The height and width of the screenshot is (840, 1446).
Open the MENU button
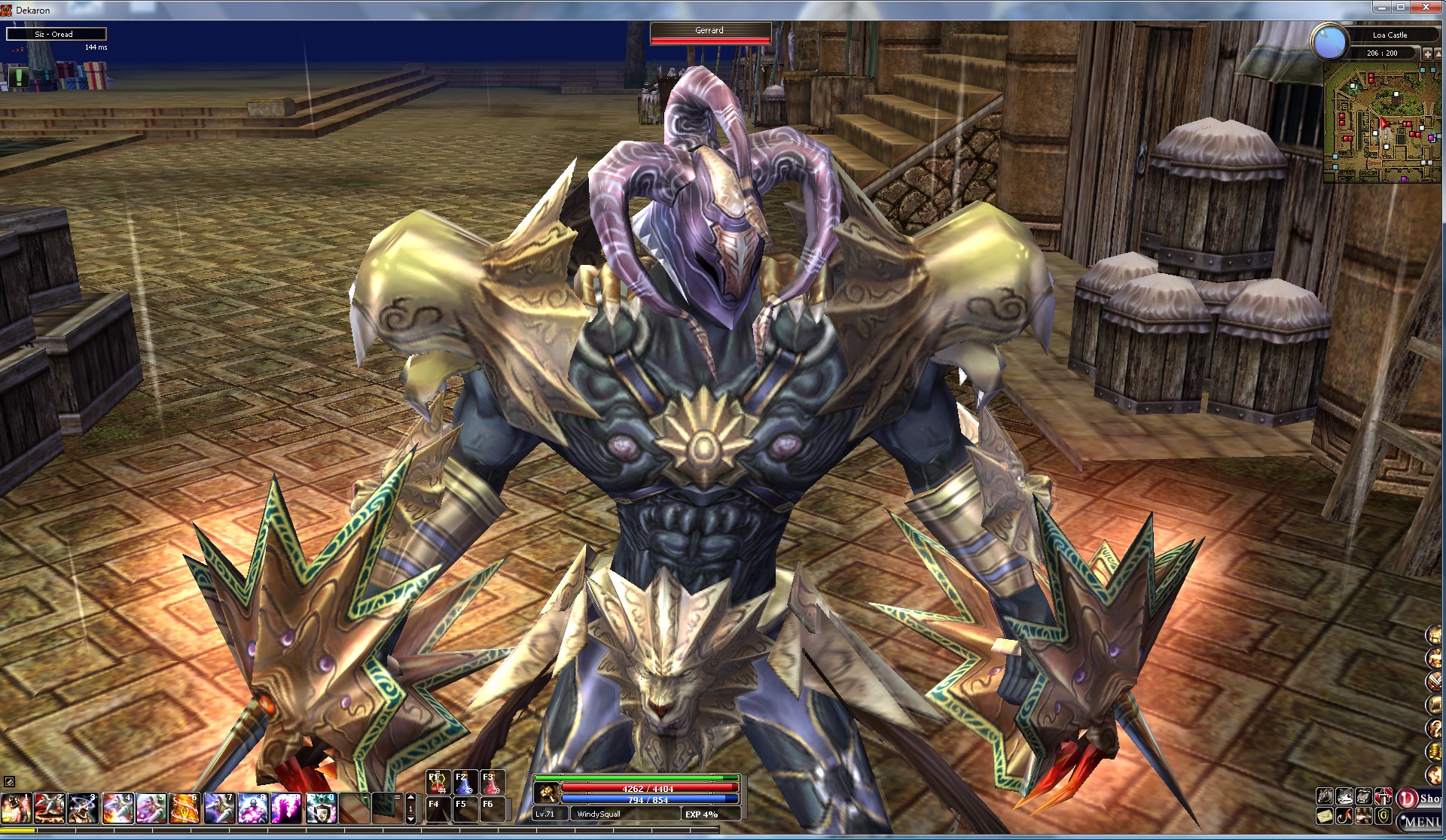pos(1420,821)
